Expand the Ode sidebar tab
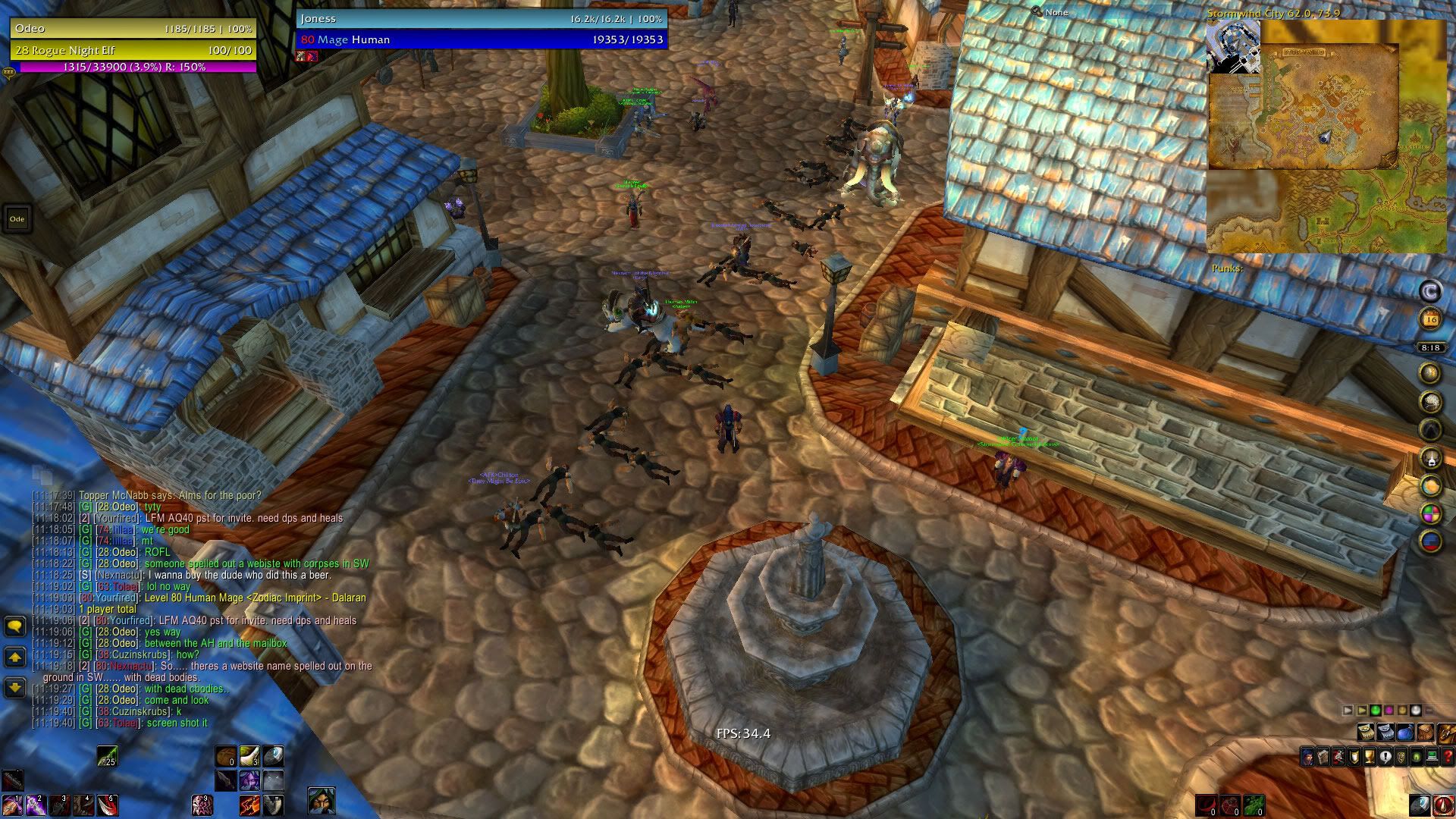 pyautogui.click(x=17, y=218)
